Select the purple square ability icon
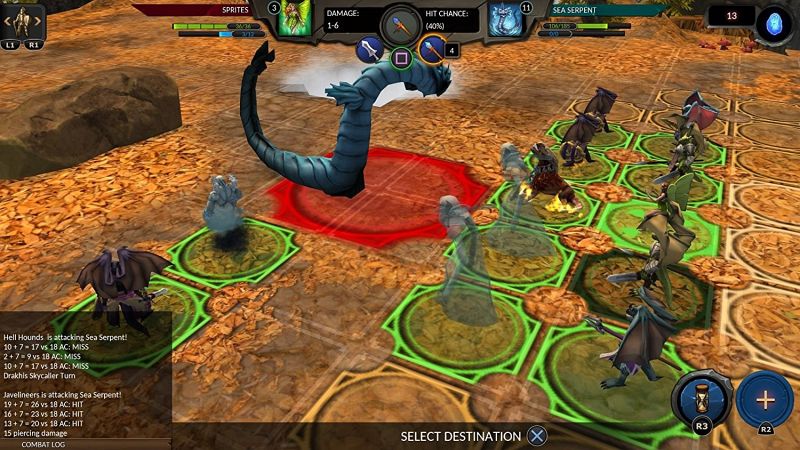The width and height of the screenshot is (800, 450). (x=400, y=57)
